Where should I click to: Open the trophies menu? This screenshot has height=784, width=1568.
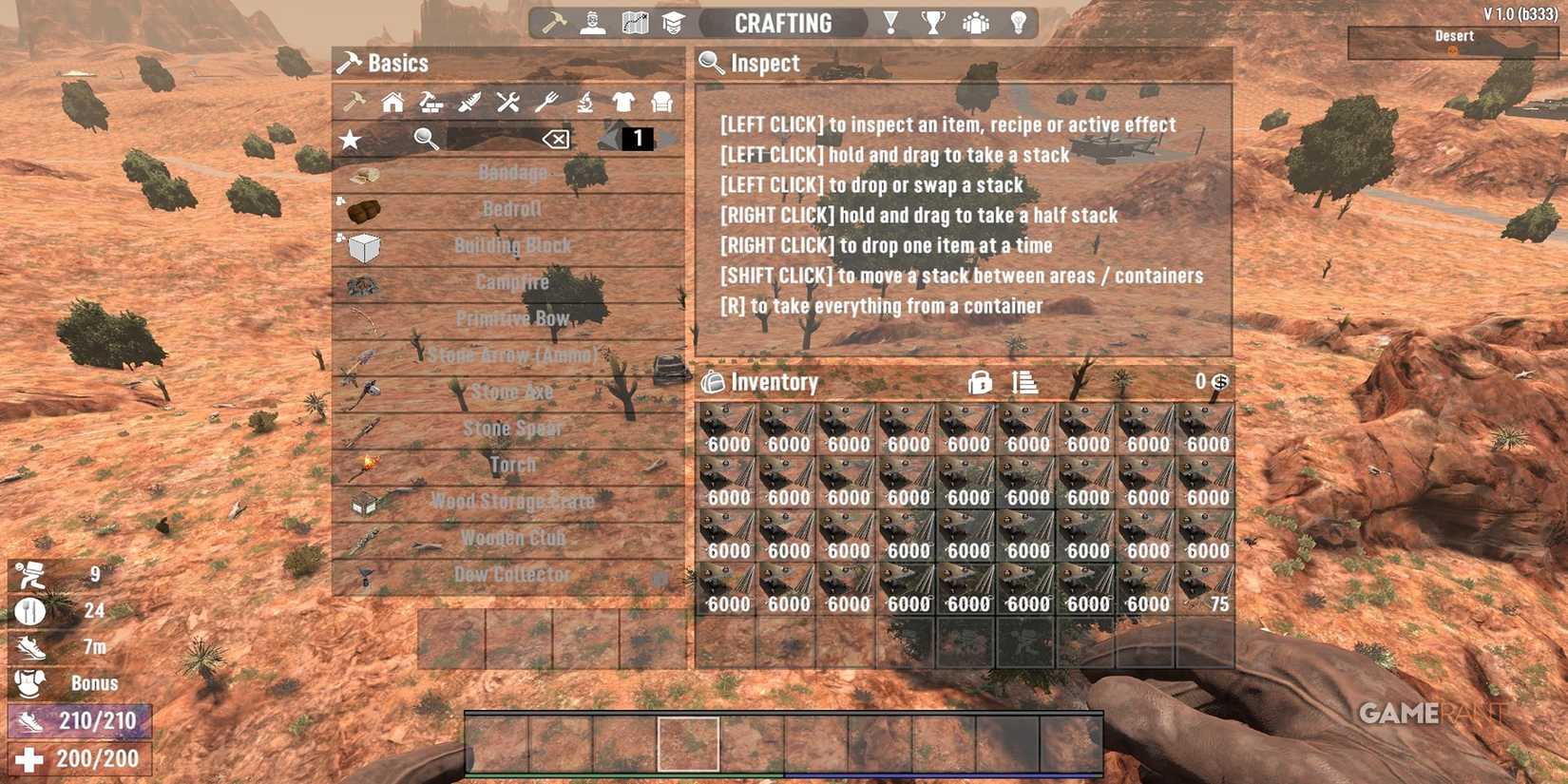934,22
